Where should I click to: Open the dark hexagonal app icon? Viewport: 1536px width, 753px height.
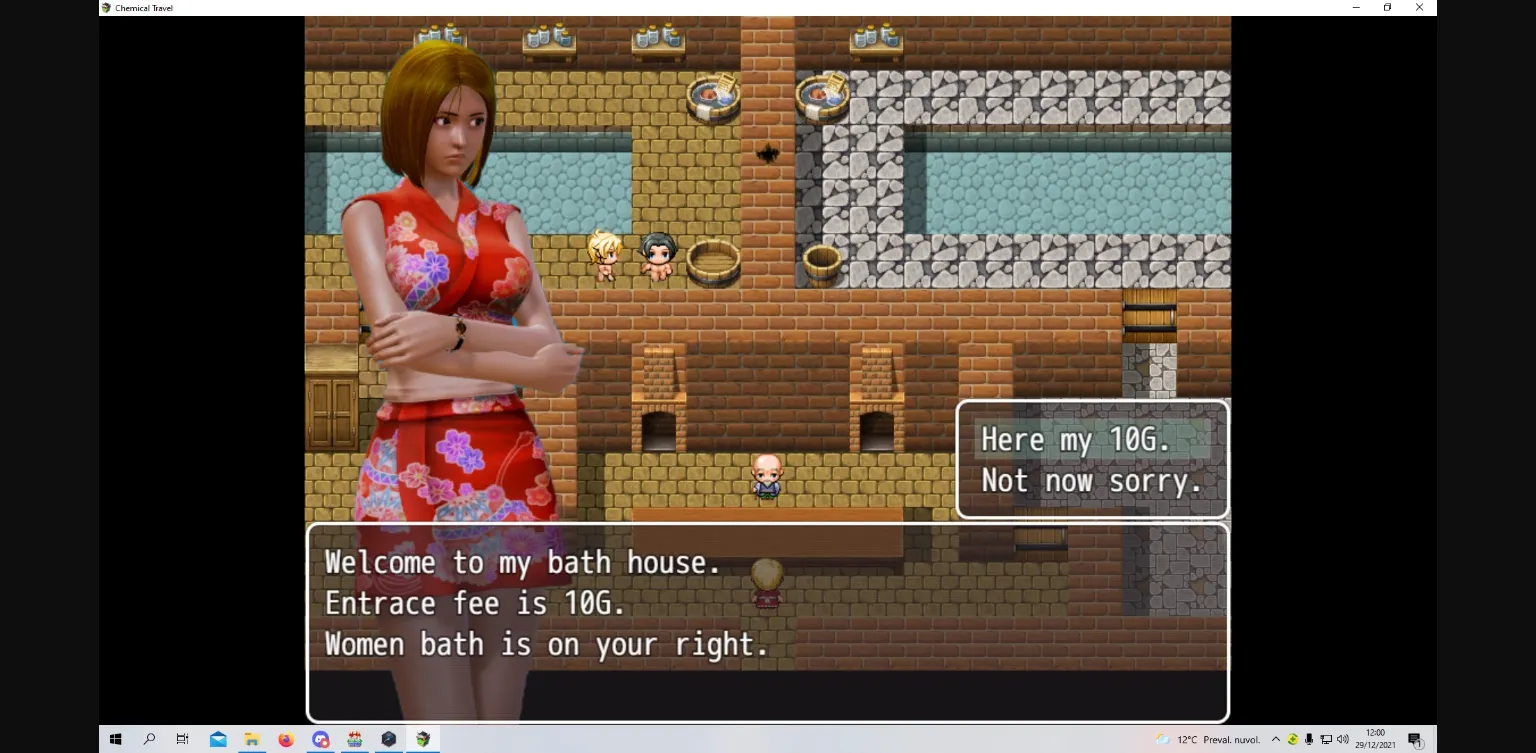click(389, 740)
